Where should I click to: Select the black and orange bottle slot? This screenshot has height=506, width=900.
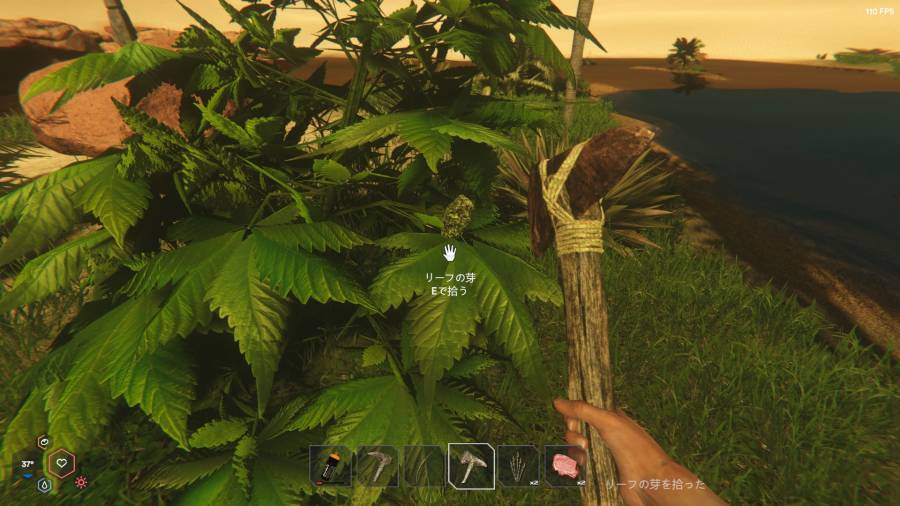(x=330, y=466)
